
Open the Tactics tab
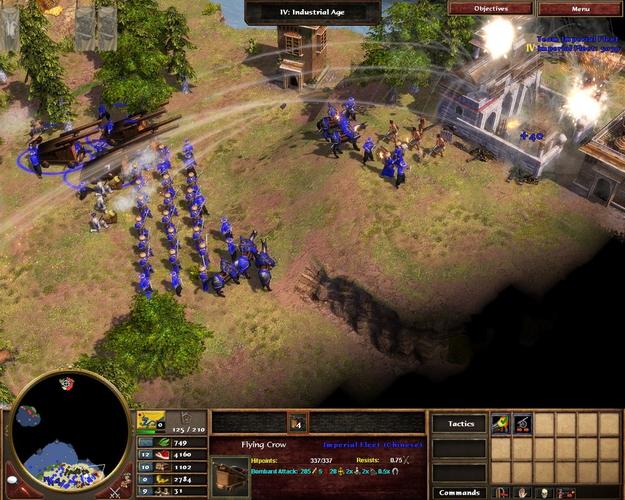click(460, 423)
